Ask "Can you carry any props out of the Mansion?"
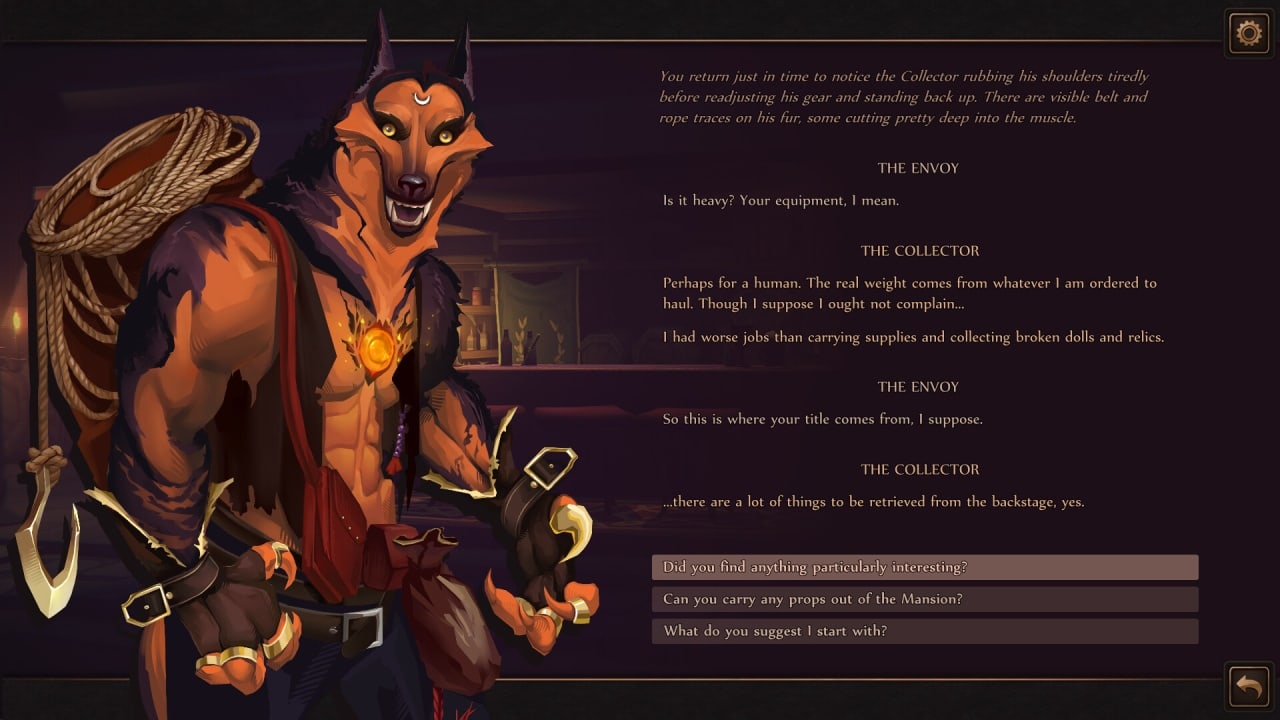This screenshot has width=1280, height=720. point(924,599)
